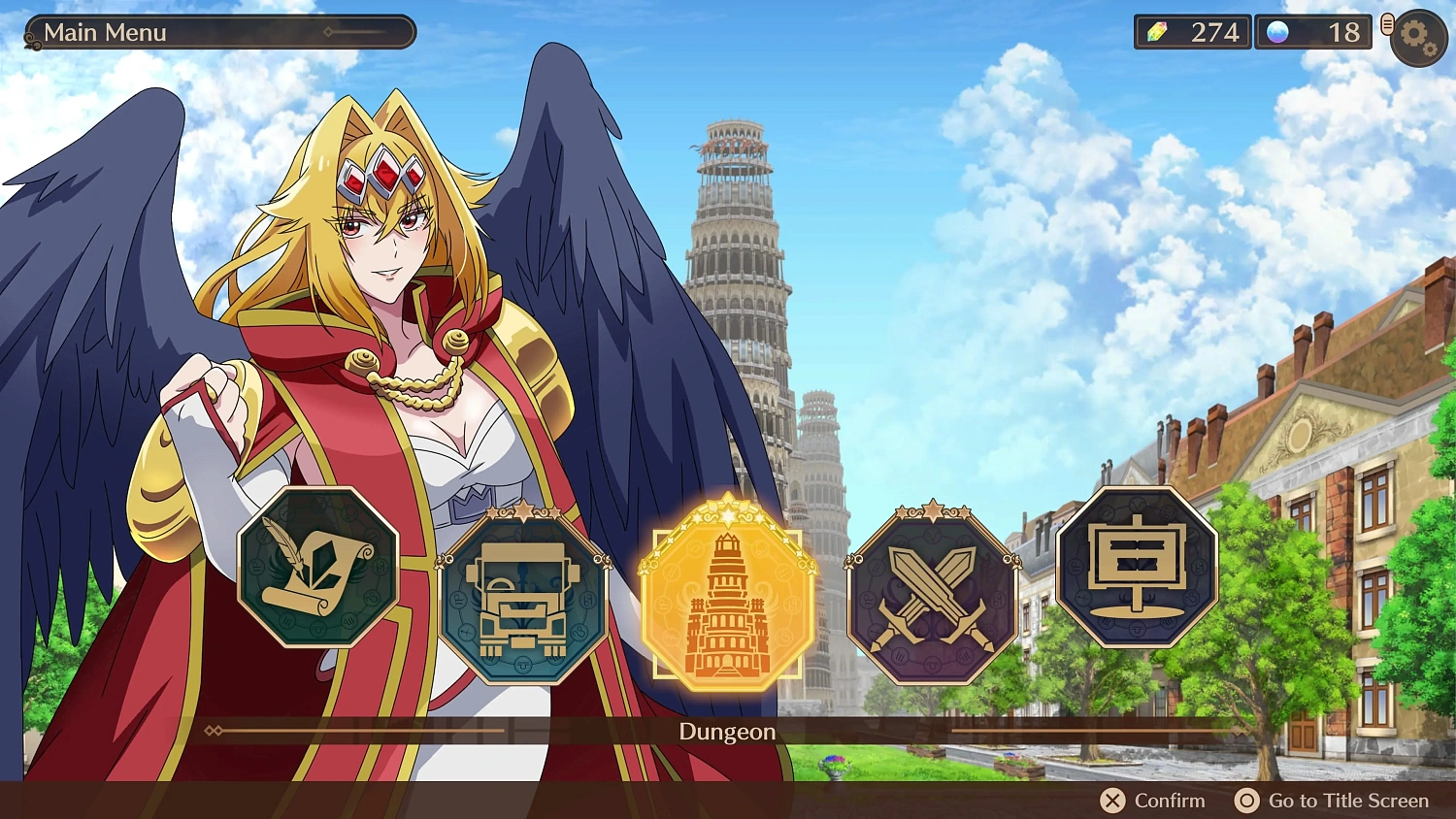The image size is (1456, 819).
Task: Click the rainbow crystal currency icon
Action: tap(1162, 32)
